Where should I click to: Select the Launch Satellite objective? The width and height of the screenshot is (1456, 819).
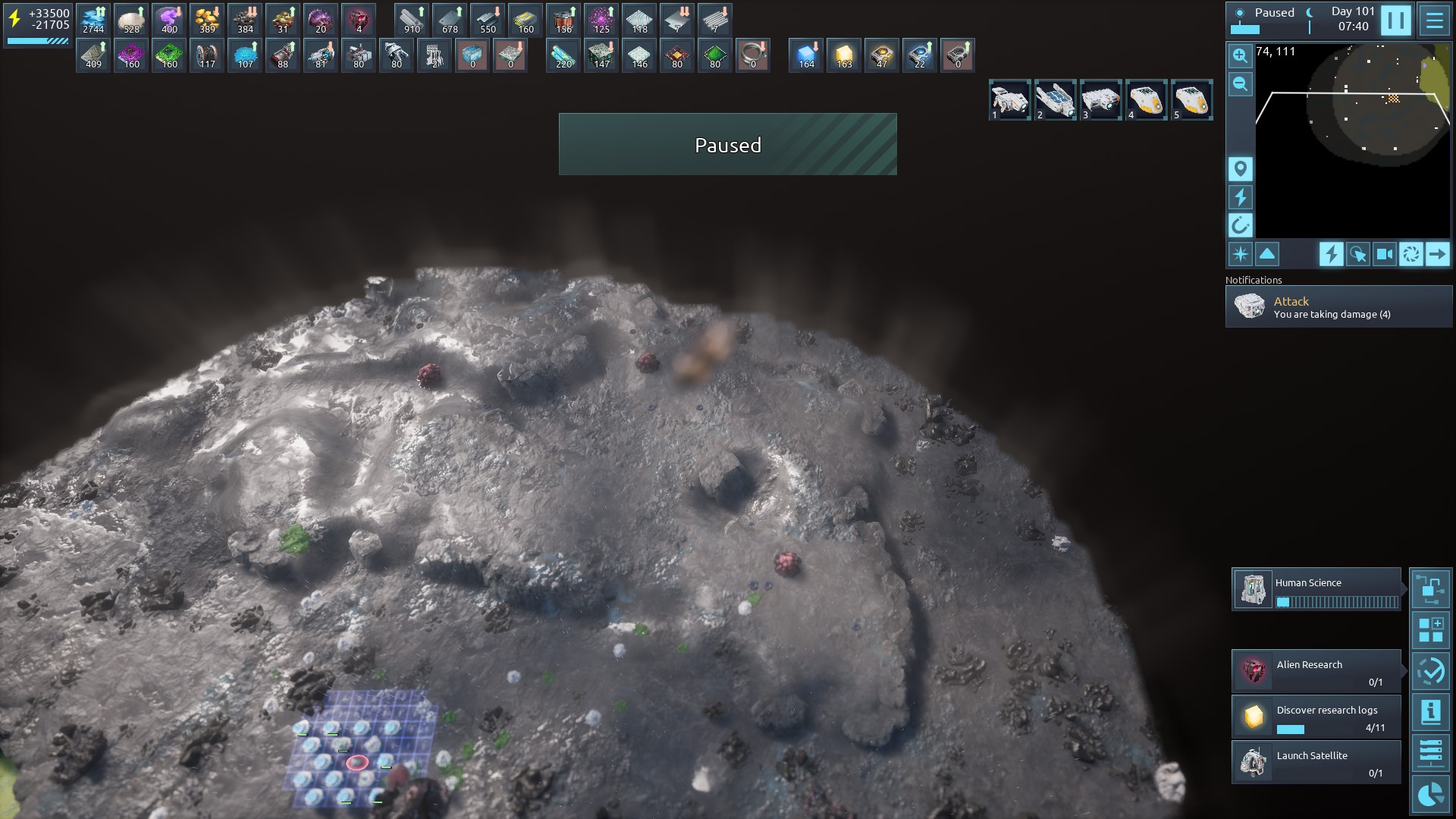click(x=1316, y=762)
